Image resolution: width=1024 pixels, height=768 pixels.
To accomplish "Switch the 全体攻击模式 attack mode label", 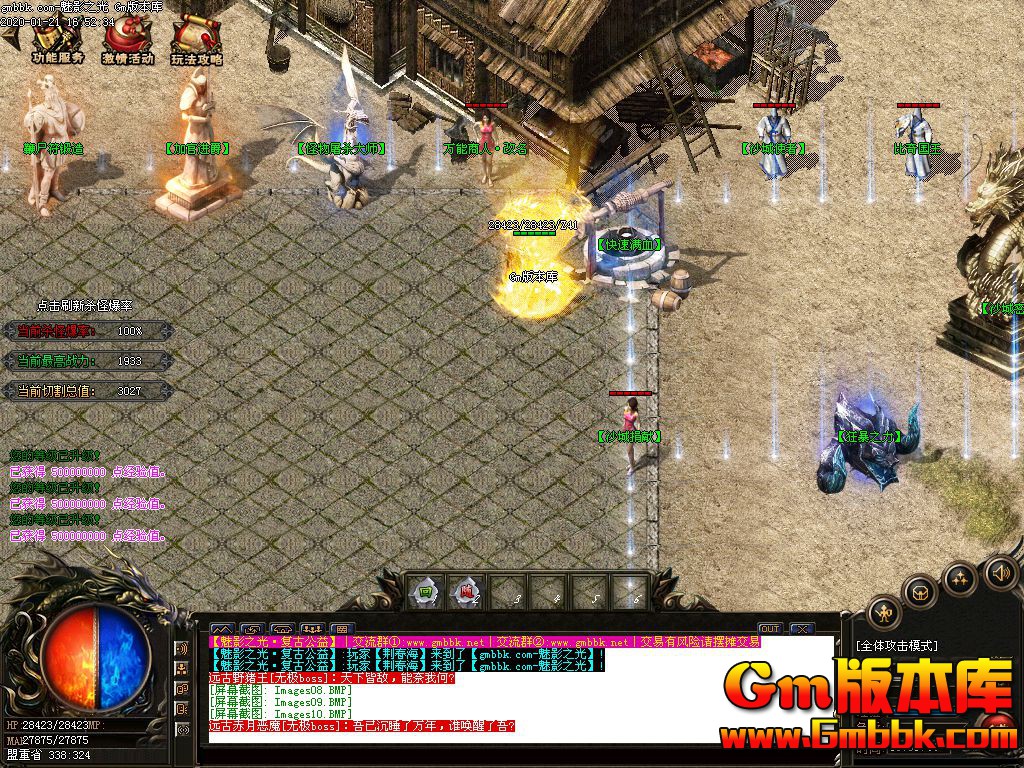I will tap(896, 646).
